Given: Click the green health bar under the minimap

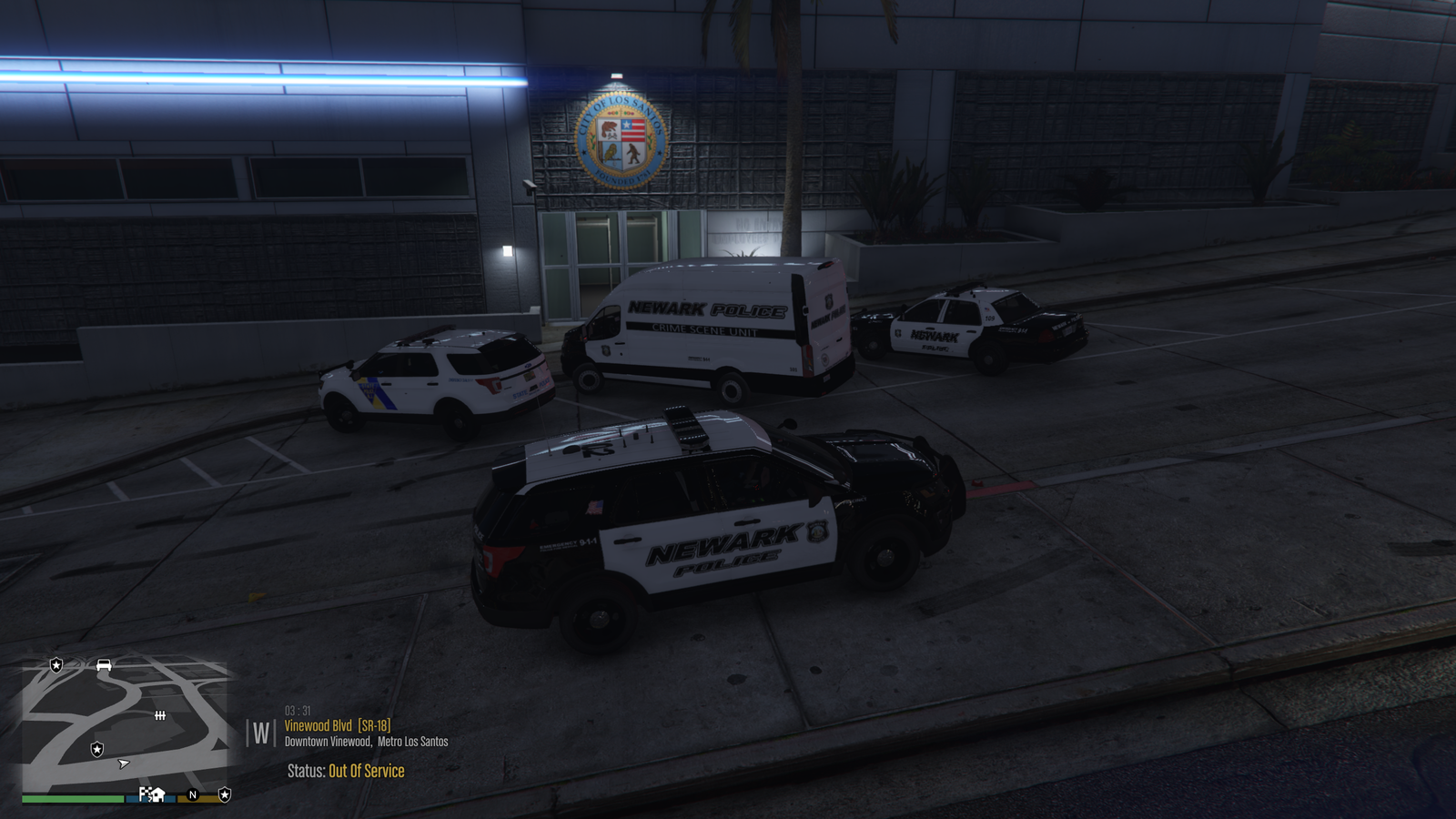Looking at the screenshot, I should pyautogui.click(x=72, y=798).
